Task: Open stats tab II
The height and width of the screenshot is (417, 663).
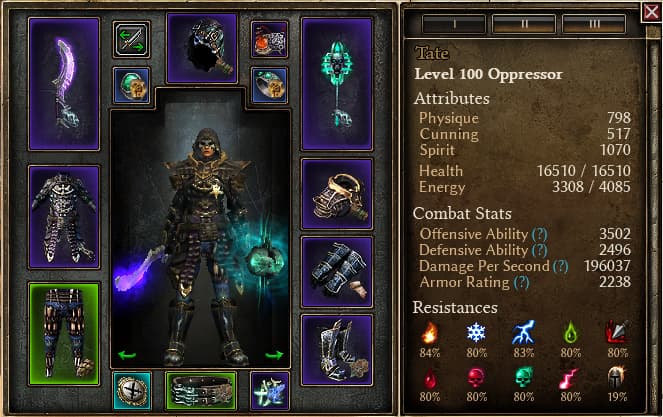Action: pos(524,19)
